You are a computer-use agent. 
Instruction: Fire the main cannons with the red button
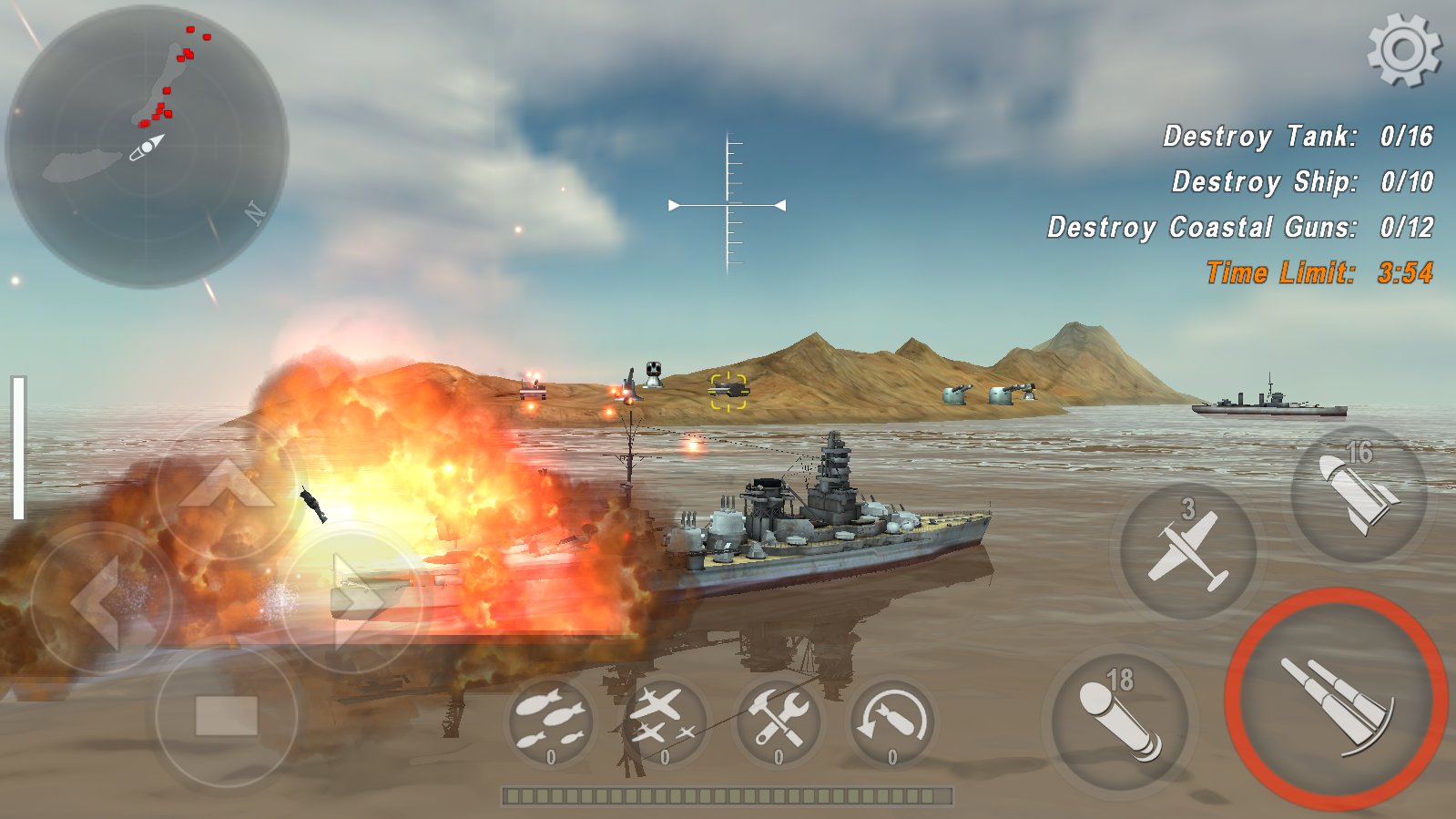coord(1336,700)
